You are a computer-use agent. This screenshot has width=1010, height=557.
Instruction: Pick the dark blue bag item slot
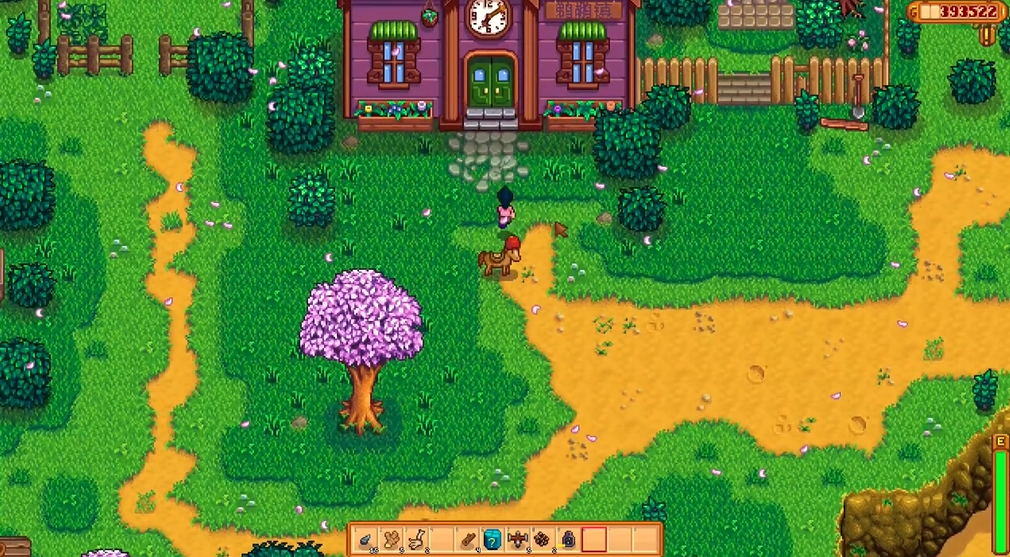[568, 540]
